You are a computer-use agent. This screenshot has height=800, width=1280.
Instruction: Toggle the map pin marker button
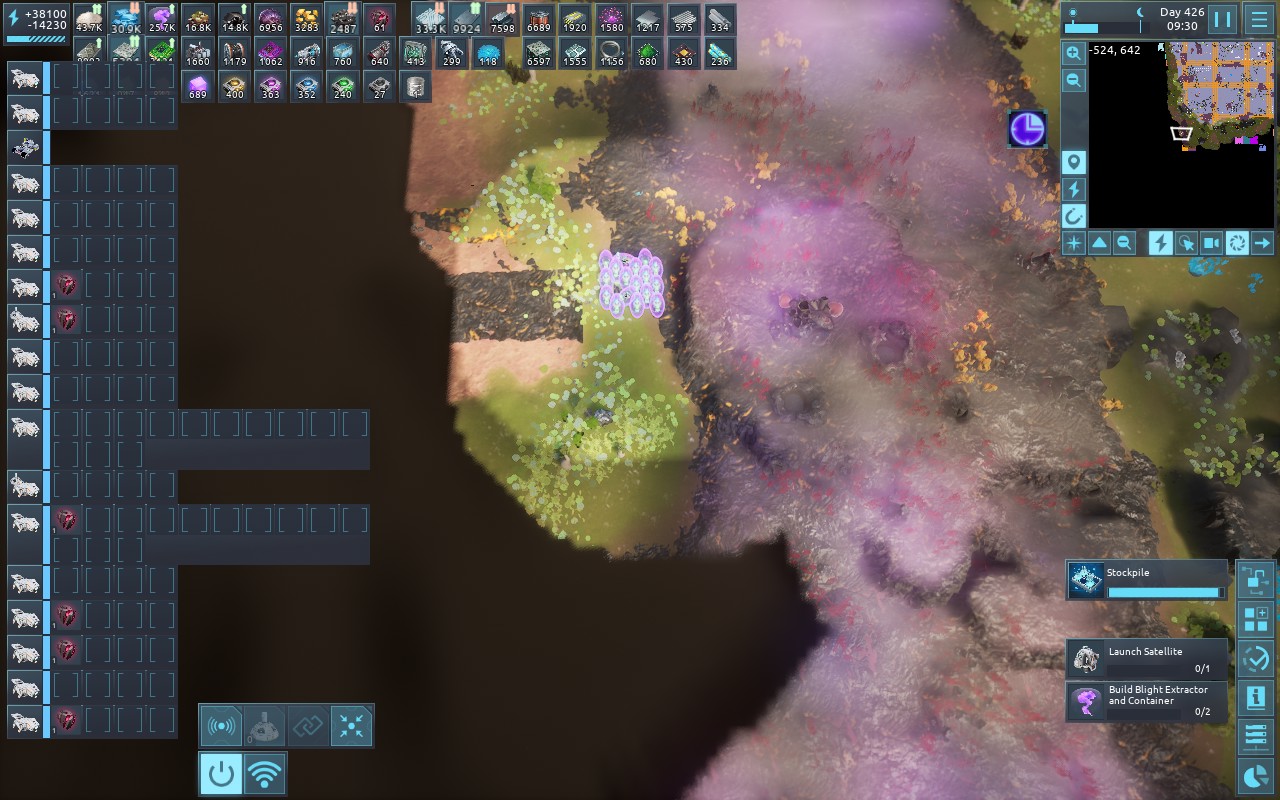[1073, 163]
